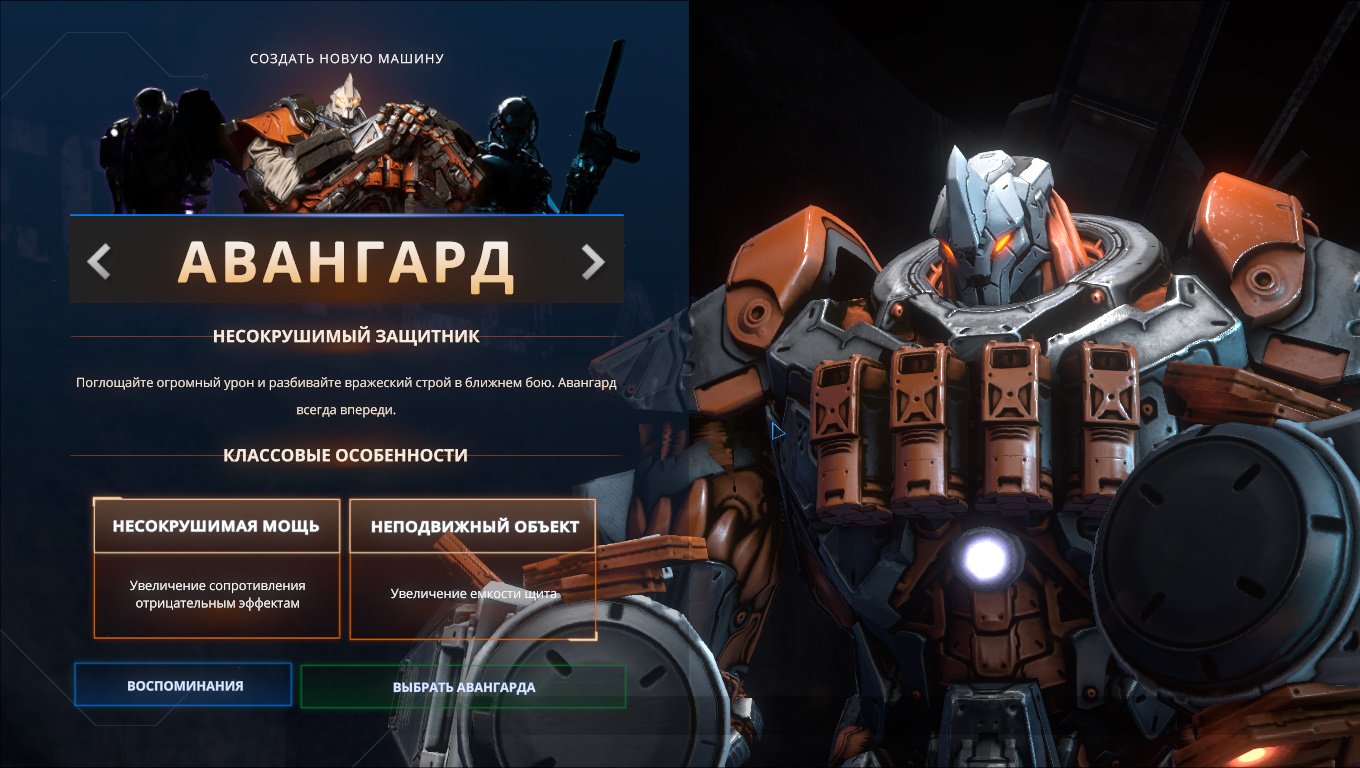
Task: Switch to the next class with the right chevron
Action: click(x=594, y=261)
